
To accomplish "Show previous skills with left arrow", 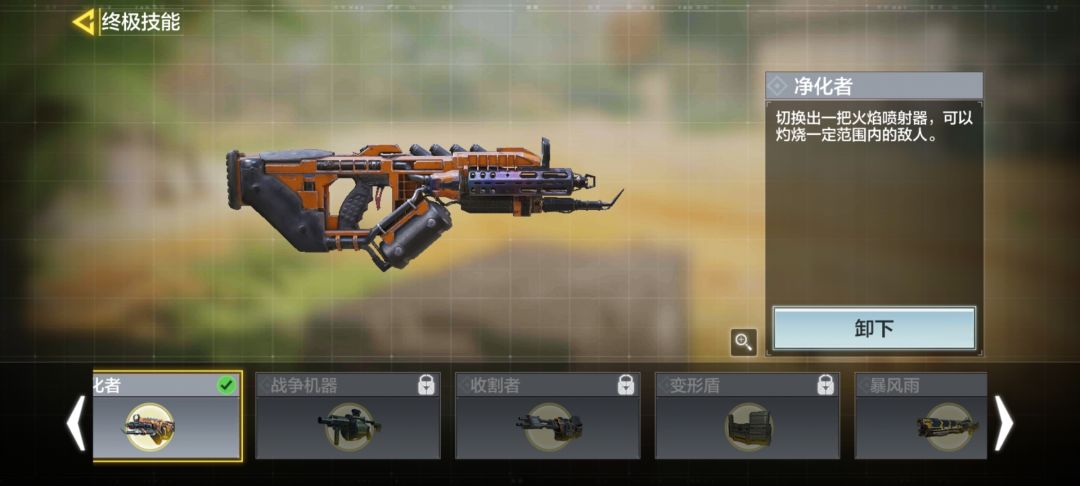I will tap(76, 422).
